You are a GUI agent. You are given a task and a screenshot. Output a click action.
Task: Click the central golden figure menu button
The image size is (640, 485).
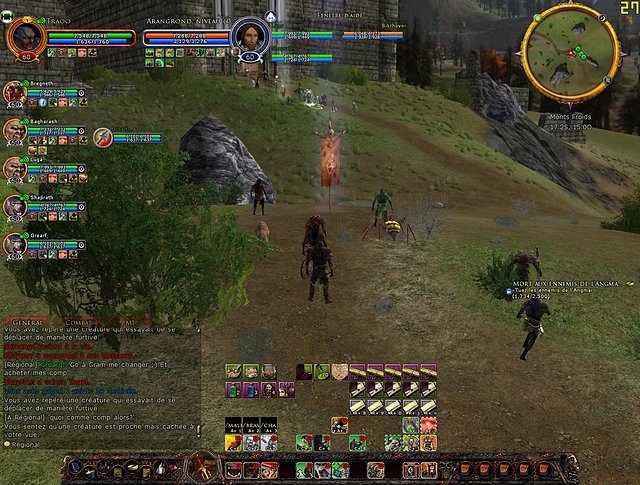tap(206, 467)
